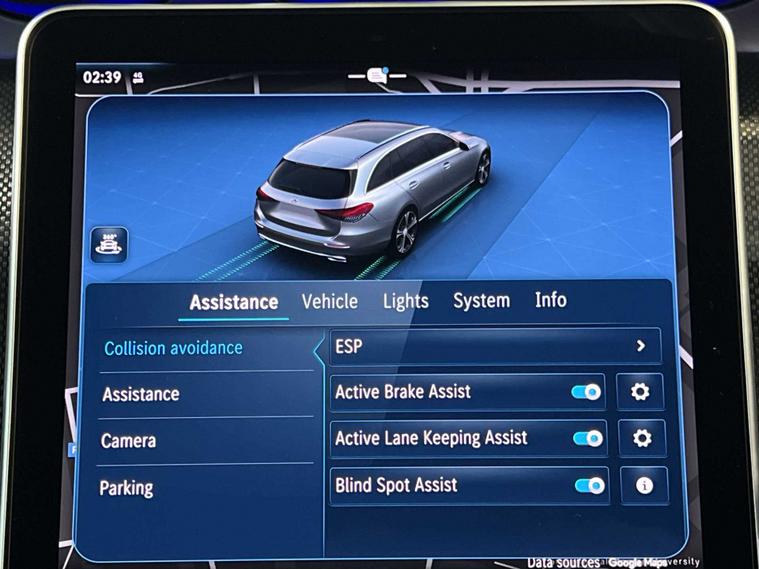The image size is (759, 569).
Task: Toggle Active Brake Assist off
Action: click(587, 392)
